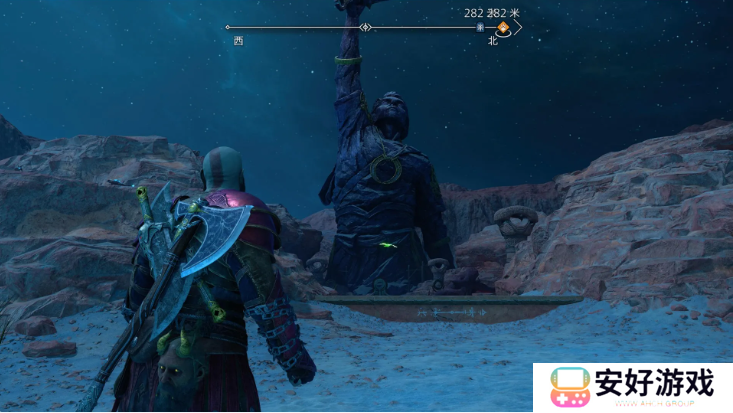Click the 西 (West) direction label
This screenshot has height=413, width=733.
click(238, 41)
